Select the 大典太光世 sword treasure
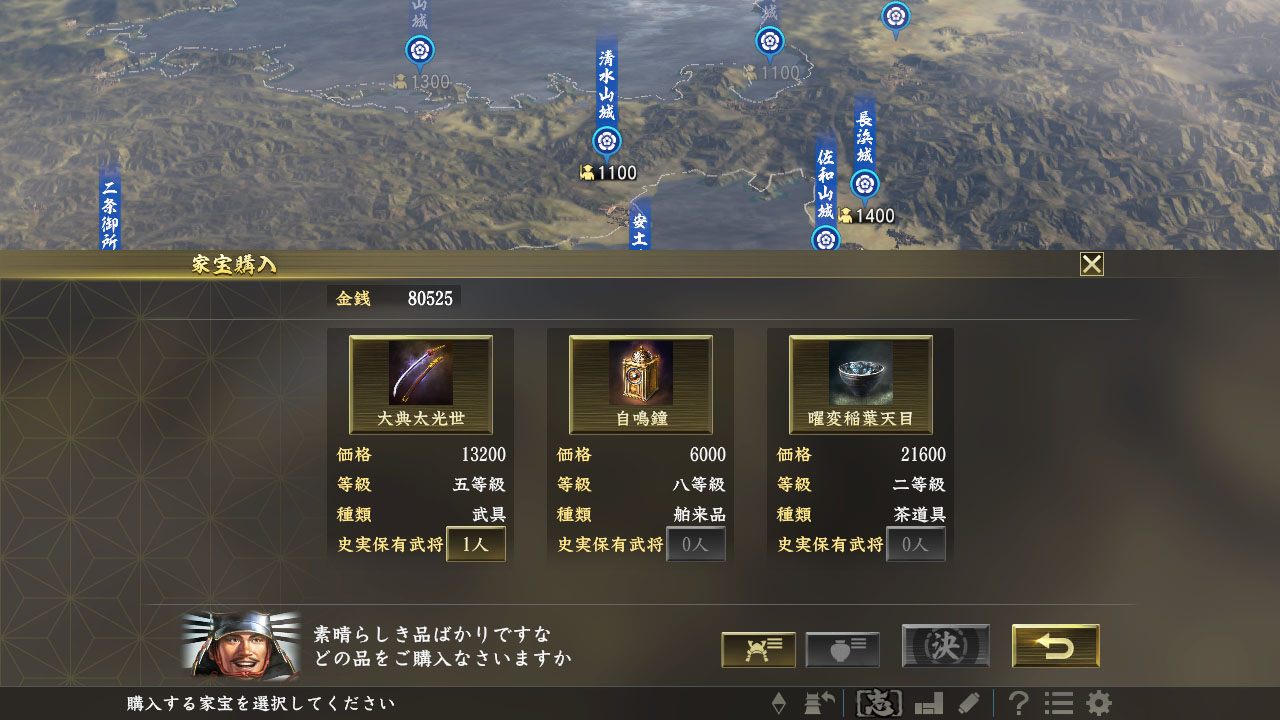Viewport: 1280px width, 720px height. click(419, 385)
